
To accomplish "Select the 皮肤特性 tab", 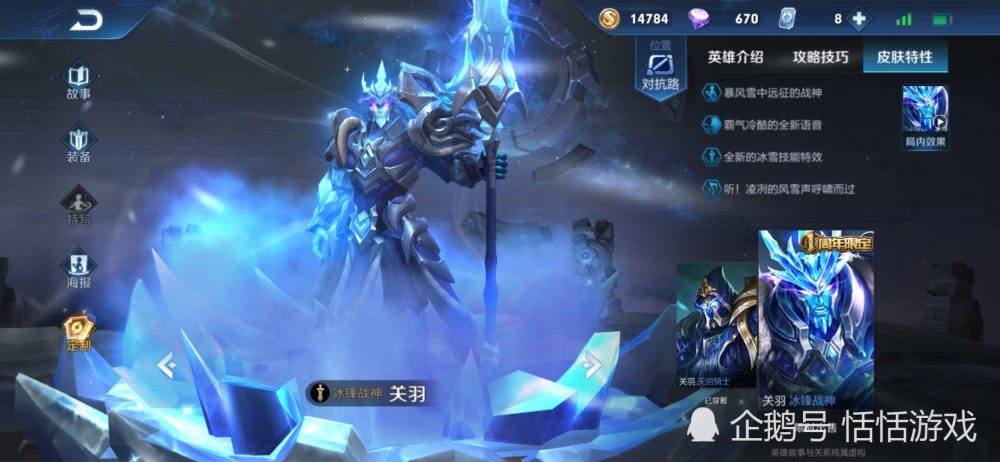I will pyautogui.click(x=904, y=57).
